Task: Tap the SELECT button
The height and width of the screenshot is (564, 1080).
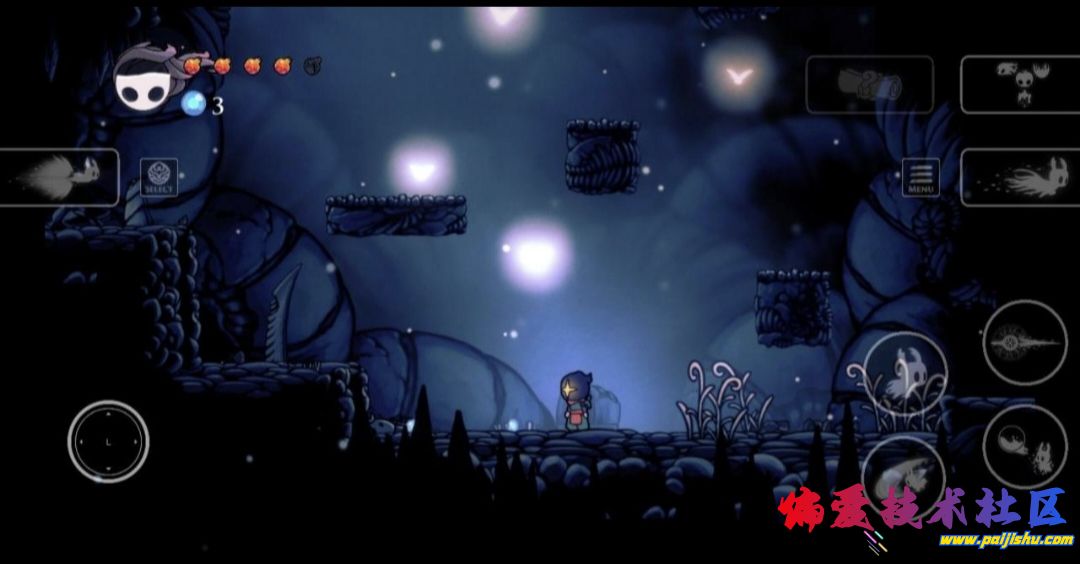Action: [x=159, y=177]
